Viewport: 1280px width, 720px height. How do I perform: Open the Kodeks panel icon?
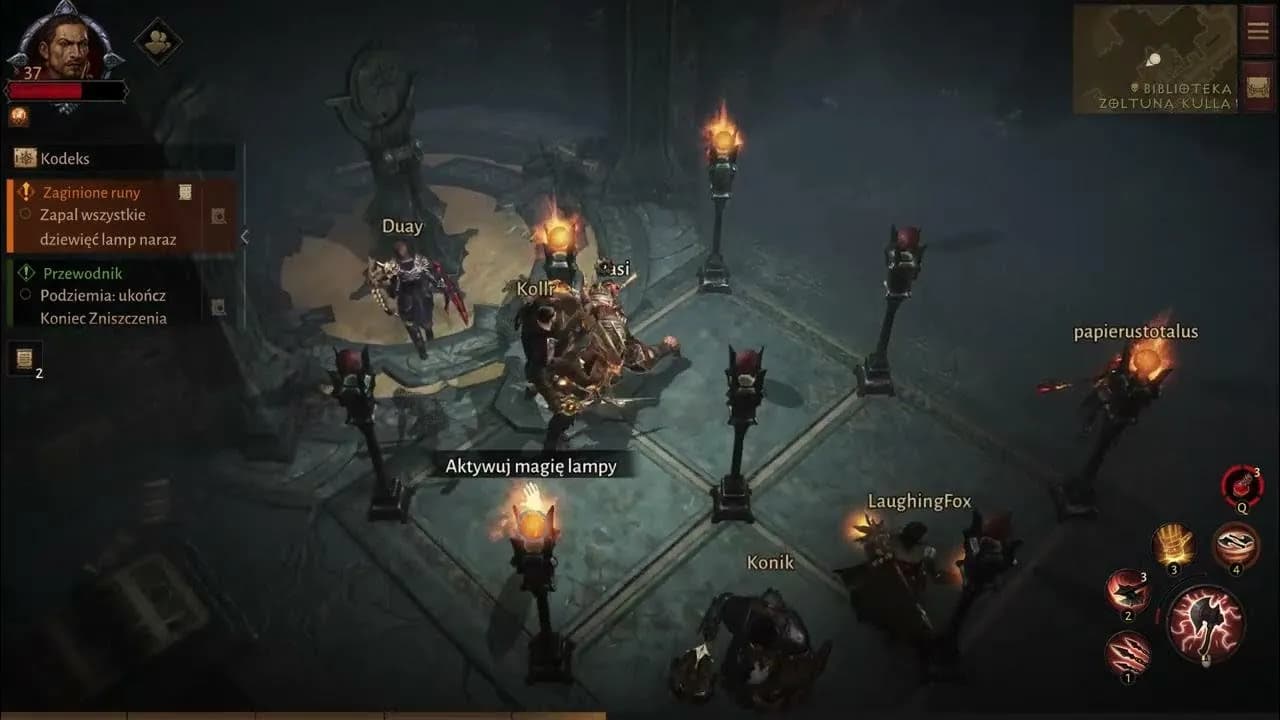(x=25, y=157)
